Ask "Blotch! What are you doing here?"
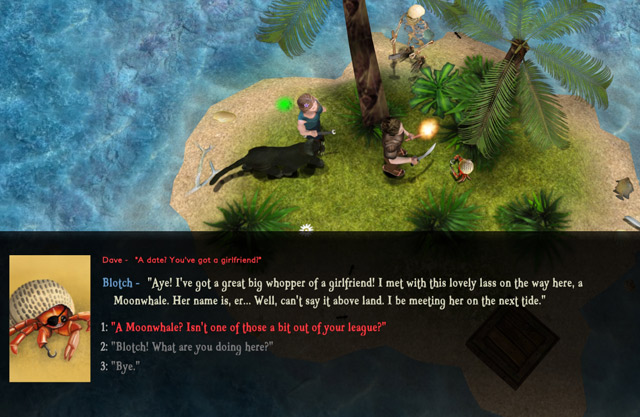This screenshot has width=640, height=417. pyautogui.click(x=192, y=347)
